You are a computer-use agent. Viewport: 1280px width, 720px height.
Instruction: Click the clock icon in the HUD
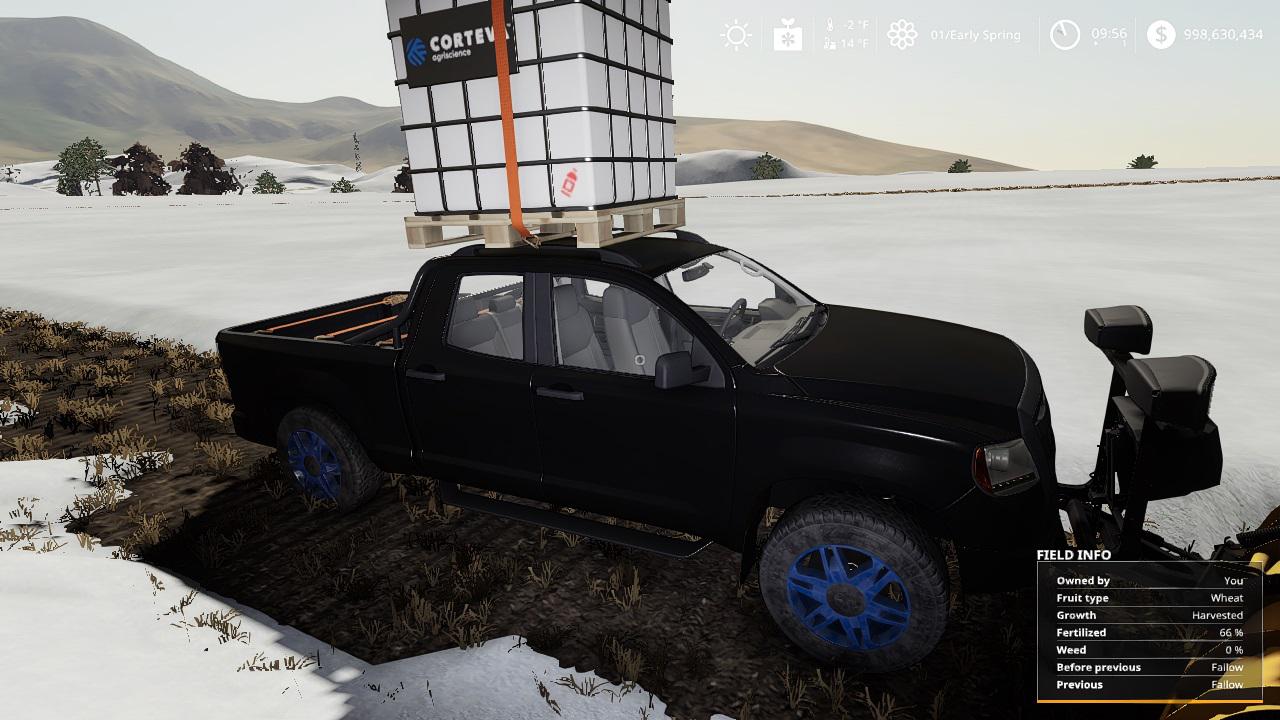point(1064,35)
